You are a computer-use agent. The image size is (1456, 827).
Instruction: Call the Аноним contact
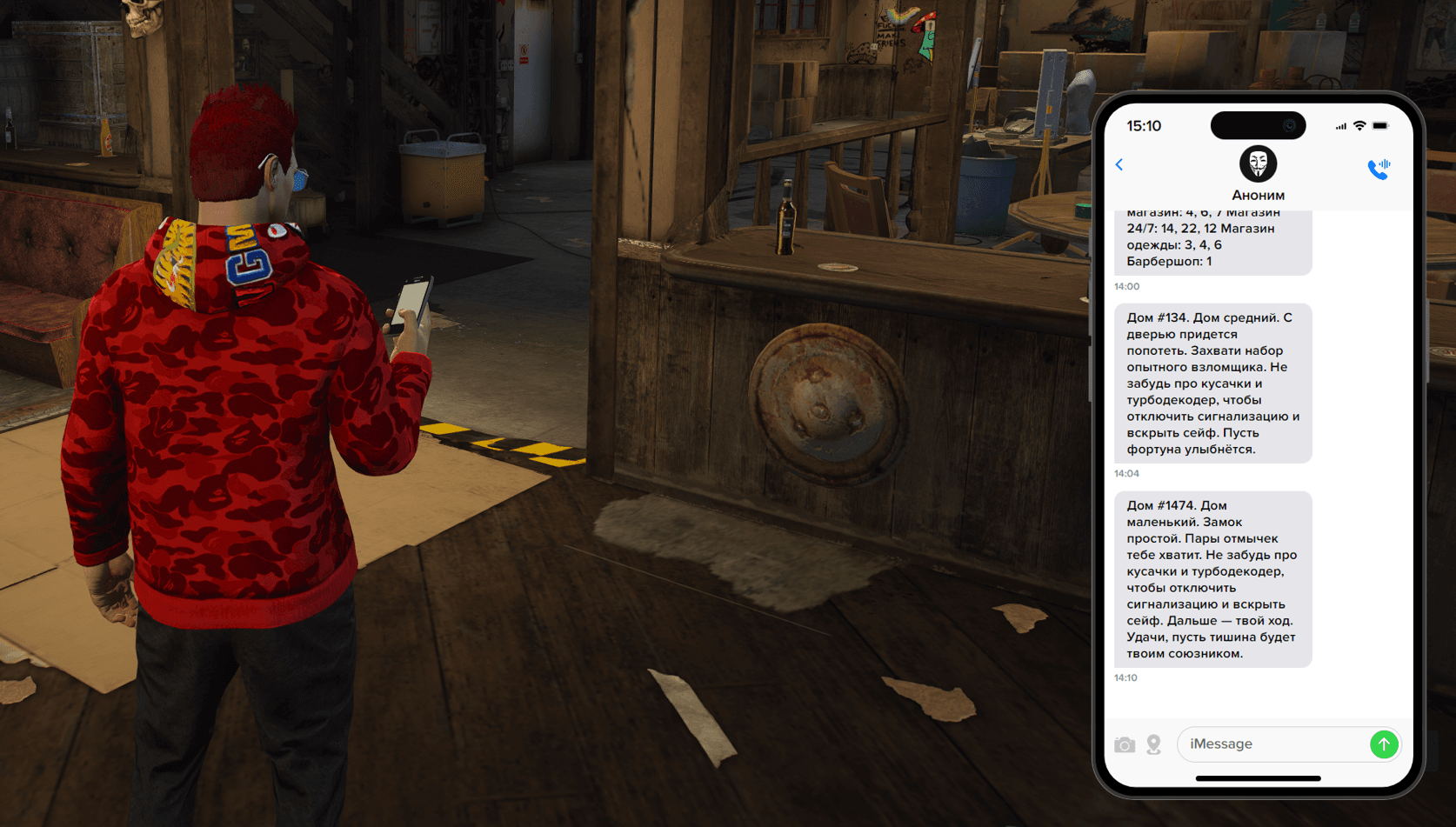[x=1379, y=168]
